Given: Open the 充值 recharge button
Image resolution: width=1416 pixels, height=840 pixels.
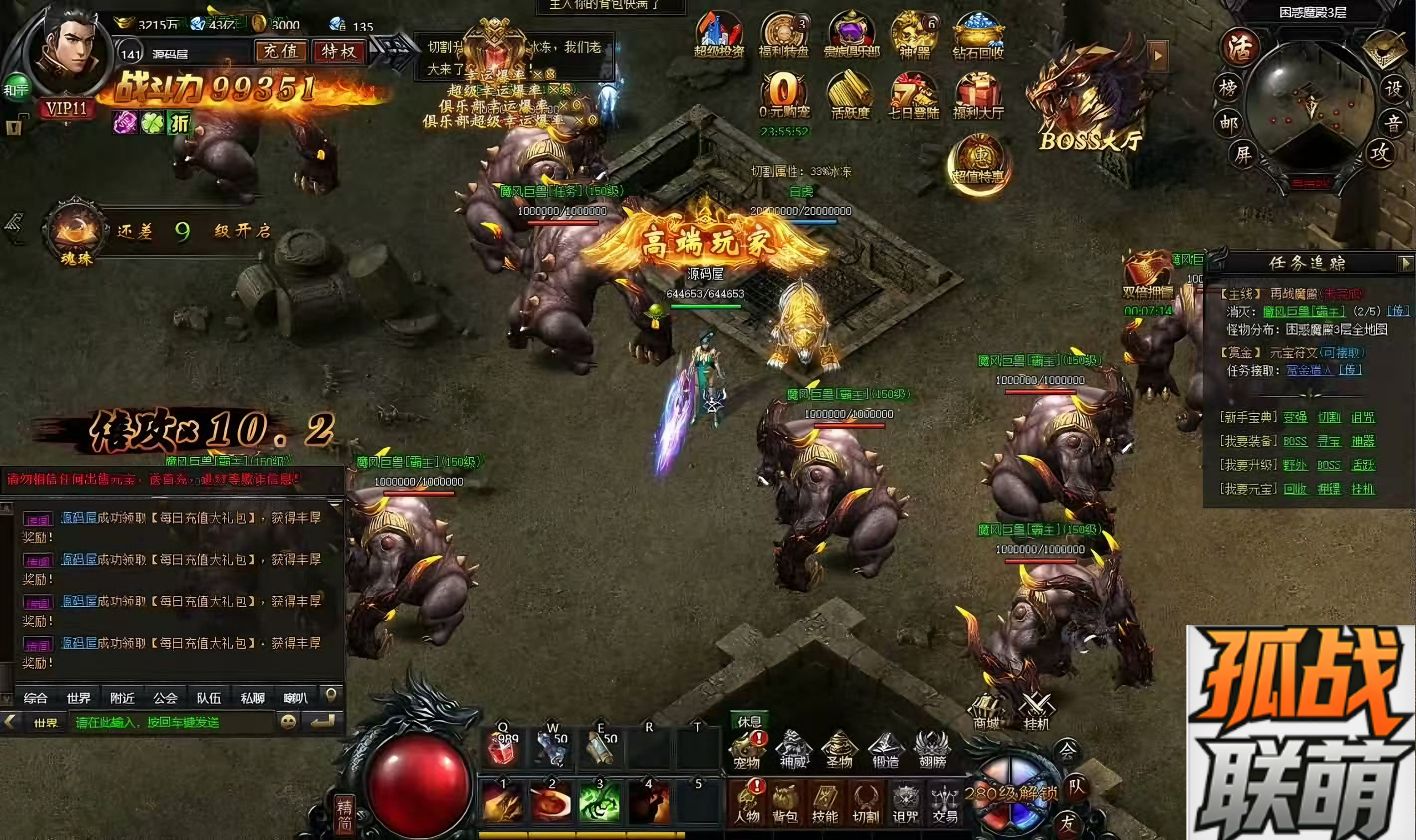Looking at the screenshot, I should click(280, 52).
